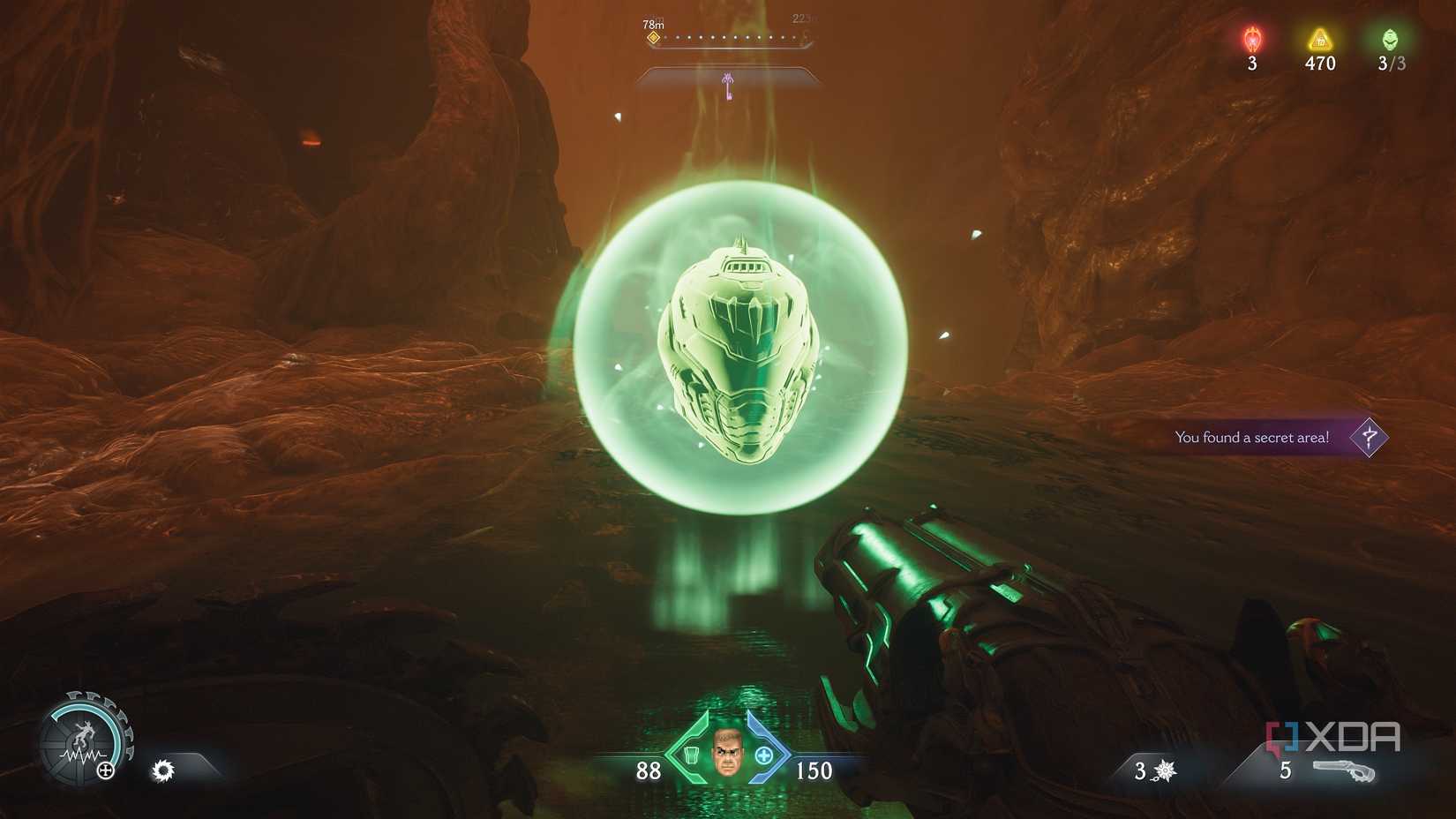The height and width of the screenshot is (819, 1456).
Task: Select the red demon skull collectible icon
Action: tap(1250, 39)
